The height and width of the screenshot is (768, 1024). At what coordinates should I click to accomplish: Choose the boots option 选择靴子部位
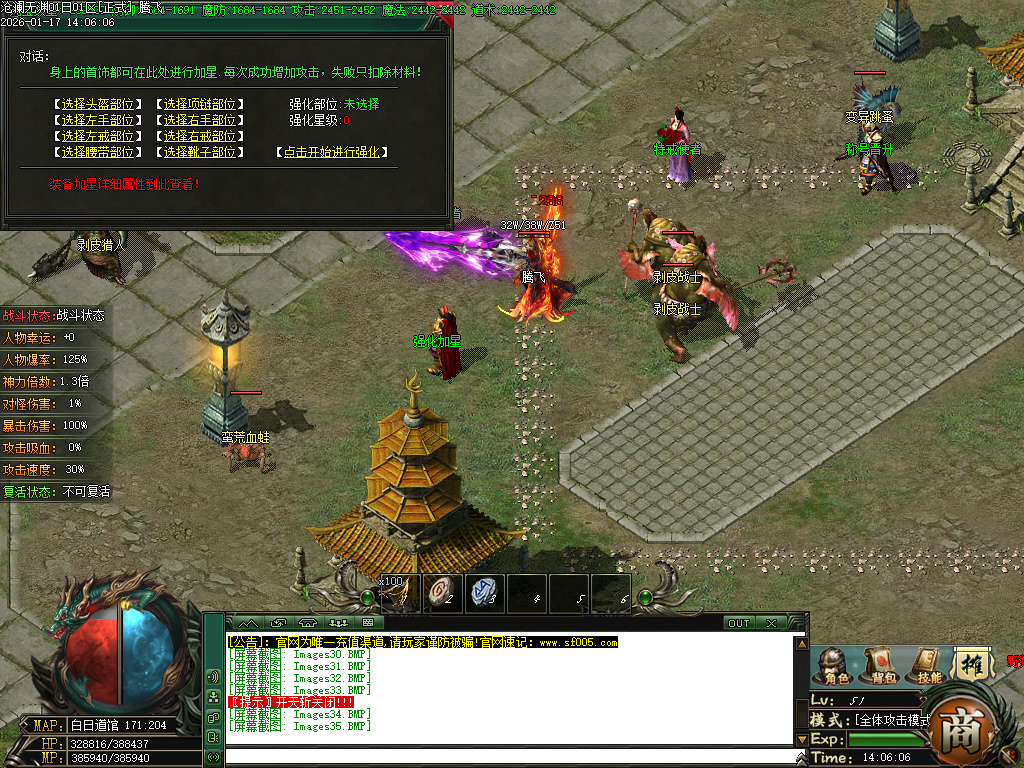click(x=200, y=152)
